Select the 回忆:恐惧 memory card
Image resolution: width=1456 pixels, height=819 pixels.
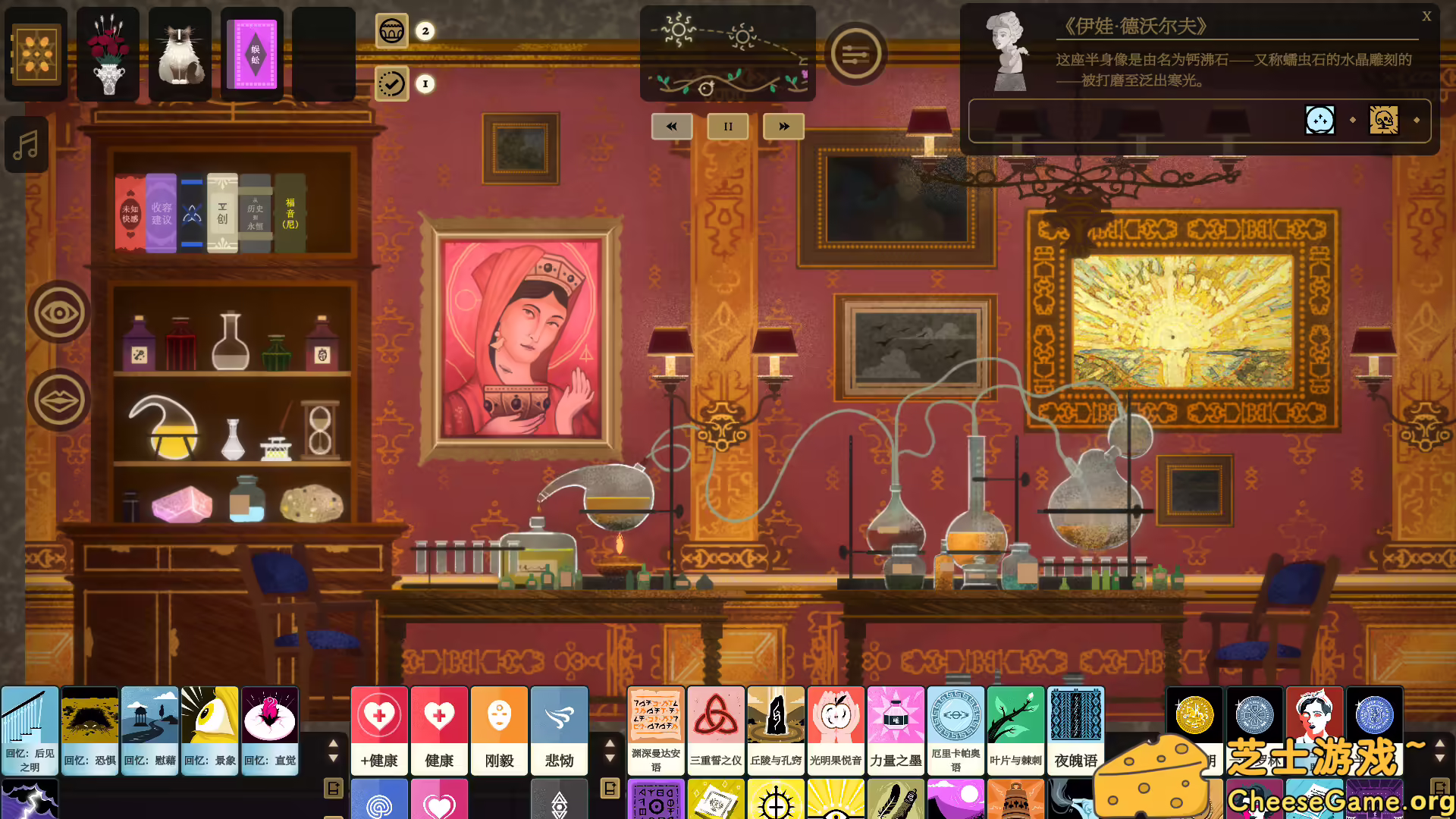coord(89,730)
